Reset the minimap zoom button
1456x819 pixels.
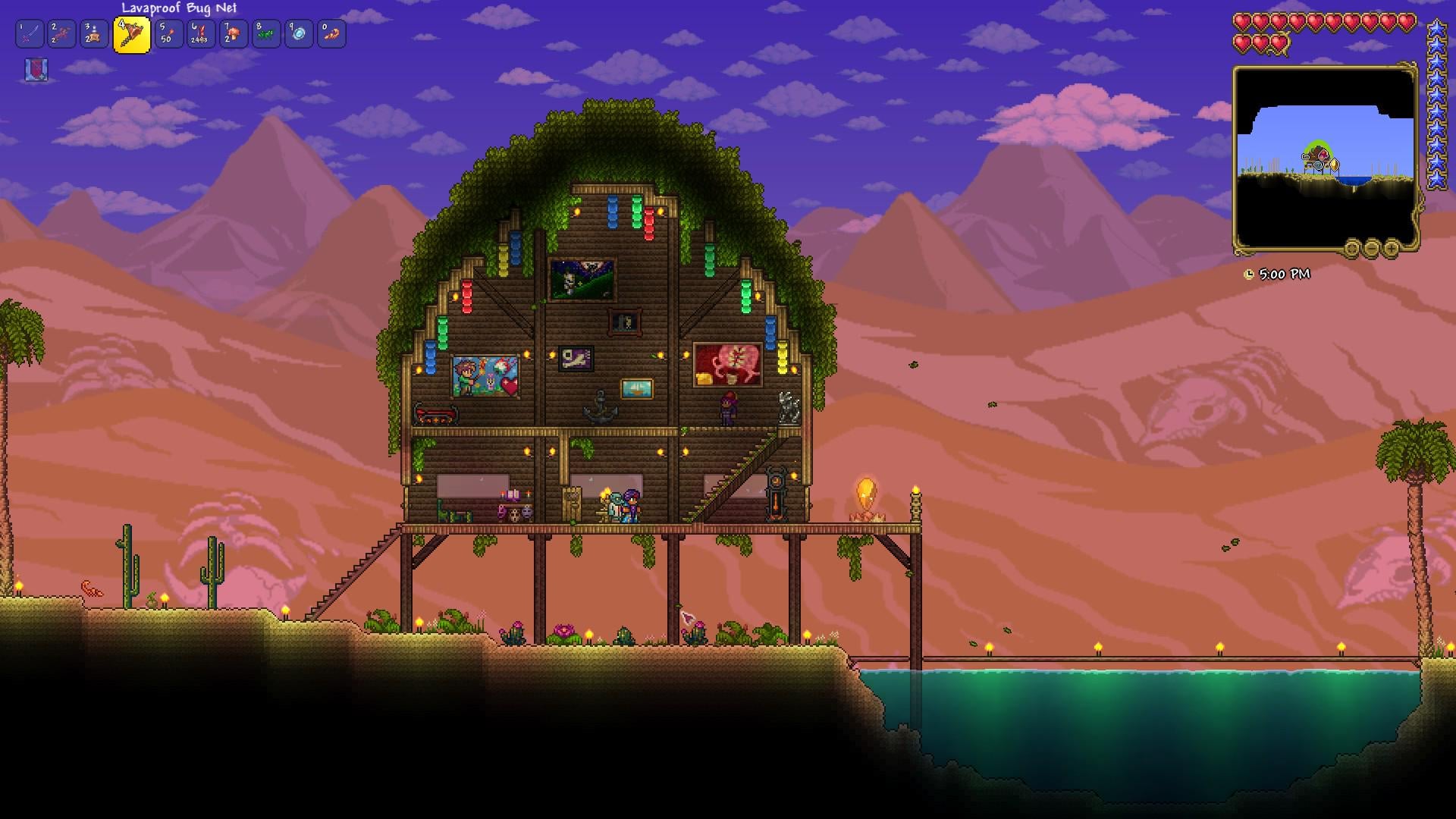tap(1352, 248)
